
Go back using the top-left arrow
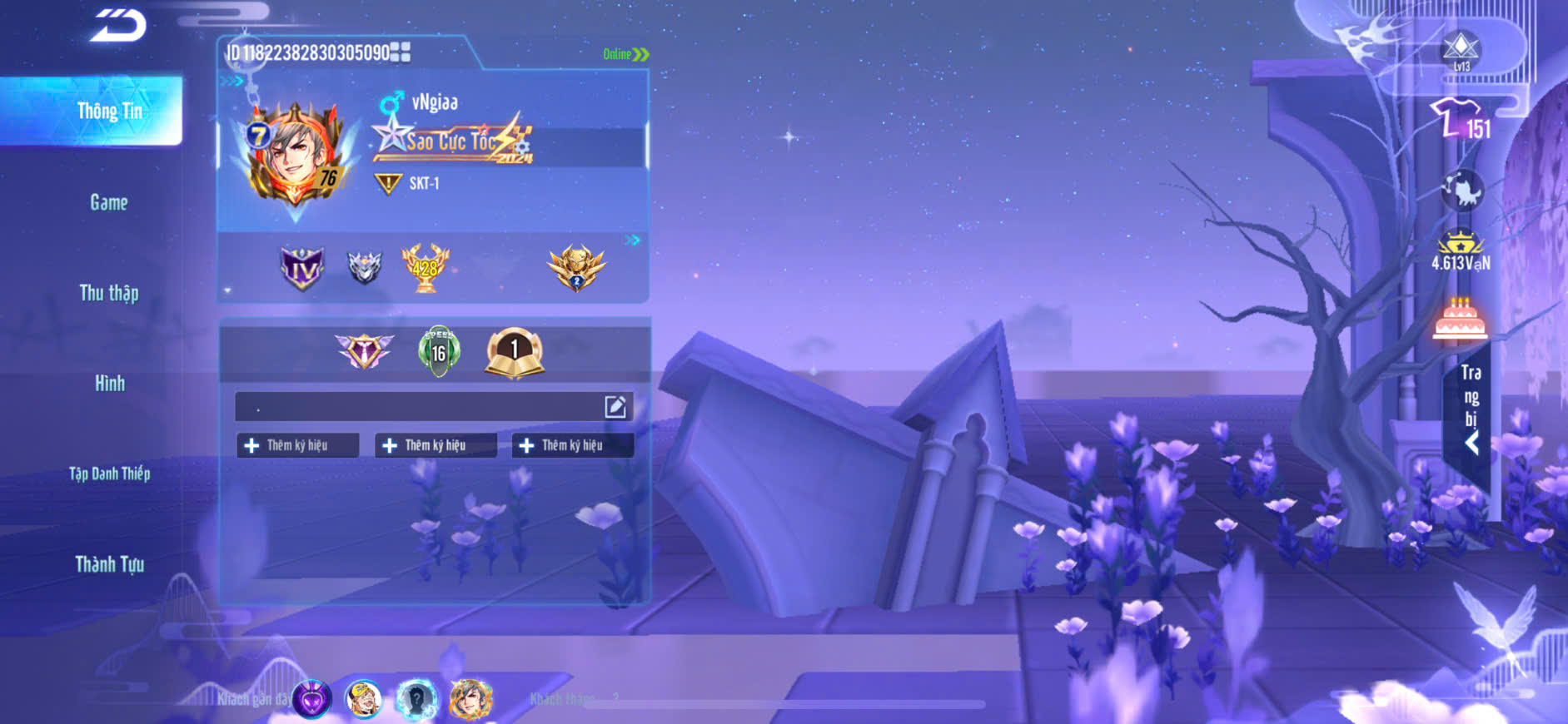tap(118, 26)
